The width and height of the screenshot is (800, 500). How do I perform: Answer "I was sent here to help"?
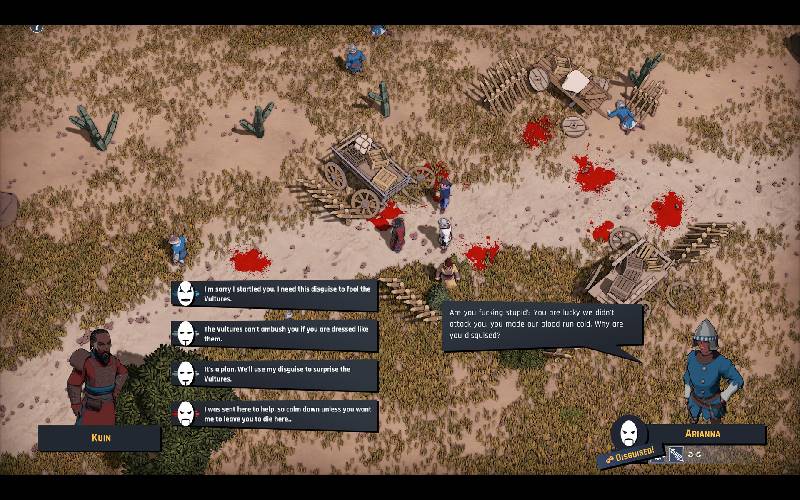click(x=275, y=414)
